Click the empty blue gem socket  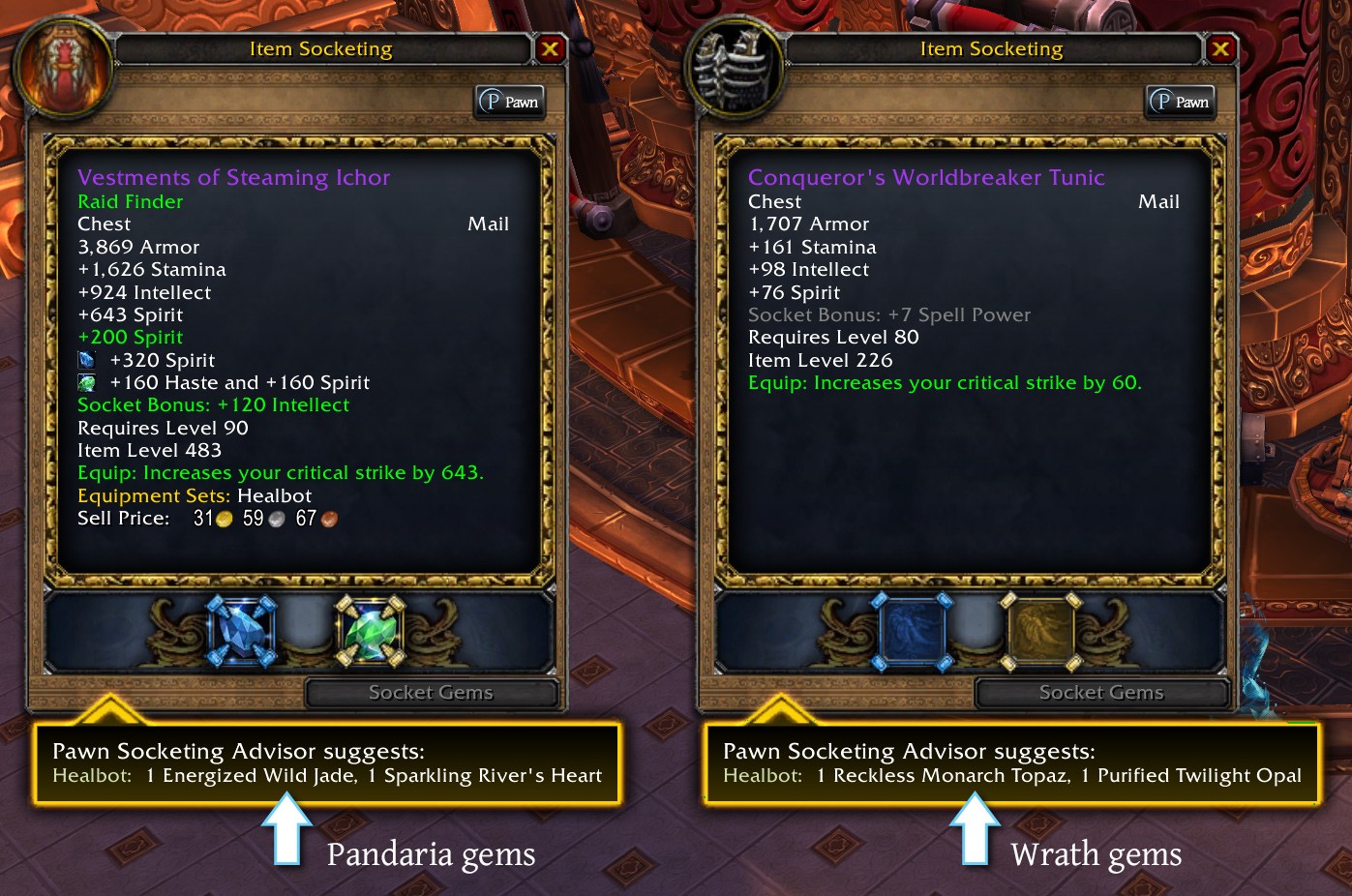point(912,632)
